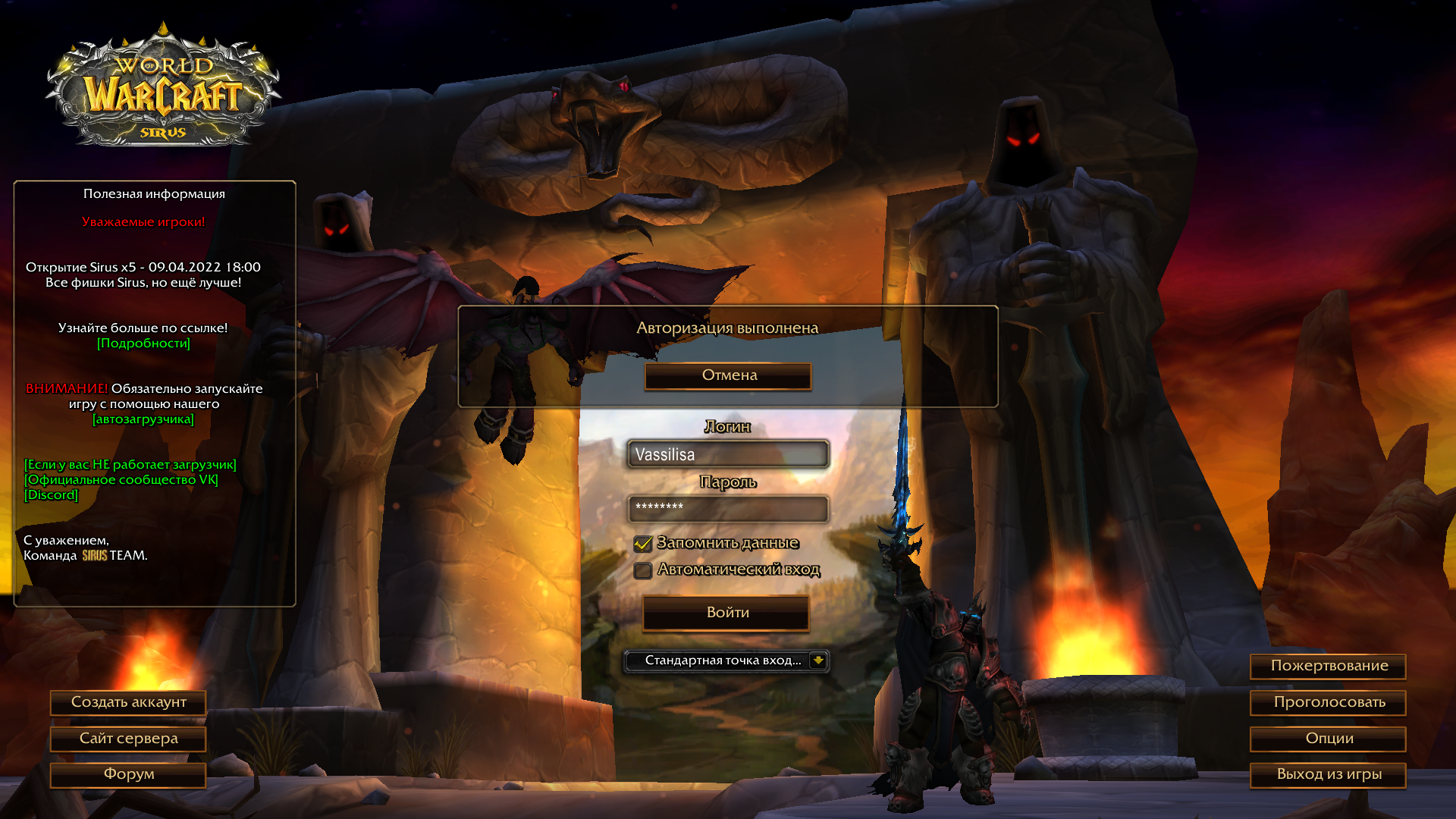This screenshot has height=819, width=1456.
Task: Open the [Discord] link
Action: pos(51,495)
